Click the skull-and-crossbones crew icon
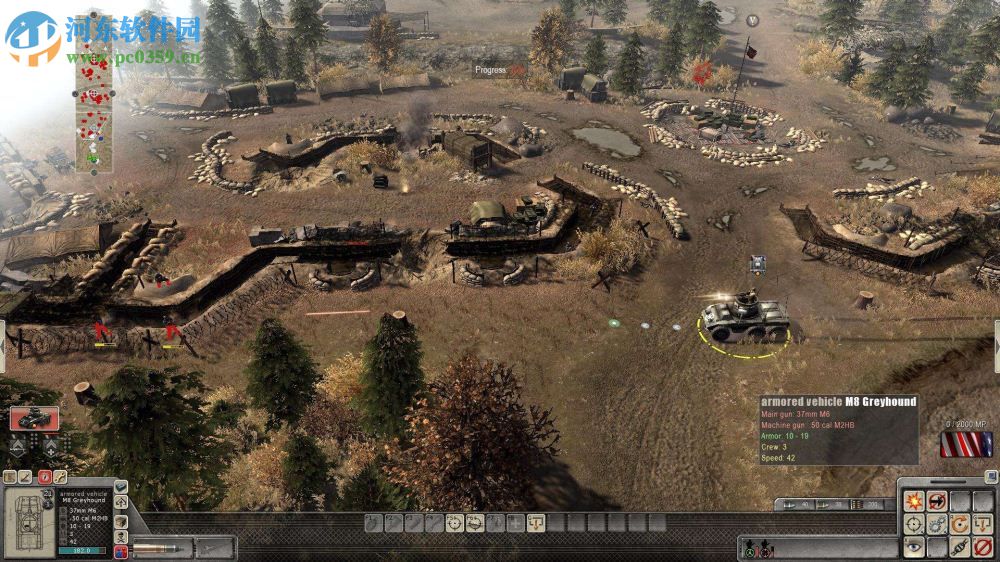The width and height of the screenshot is (1000, 562). tap(121, 537)
